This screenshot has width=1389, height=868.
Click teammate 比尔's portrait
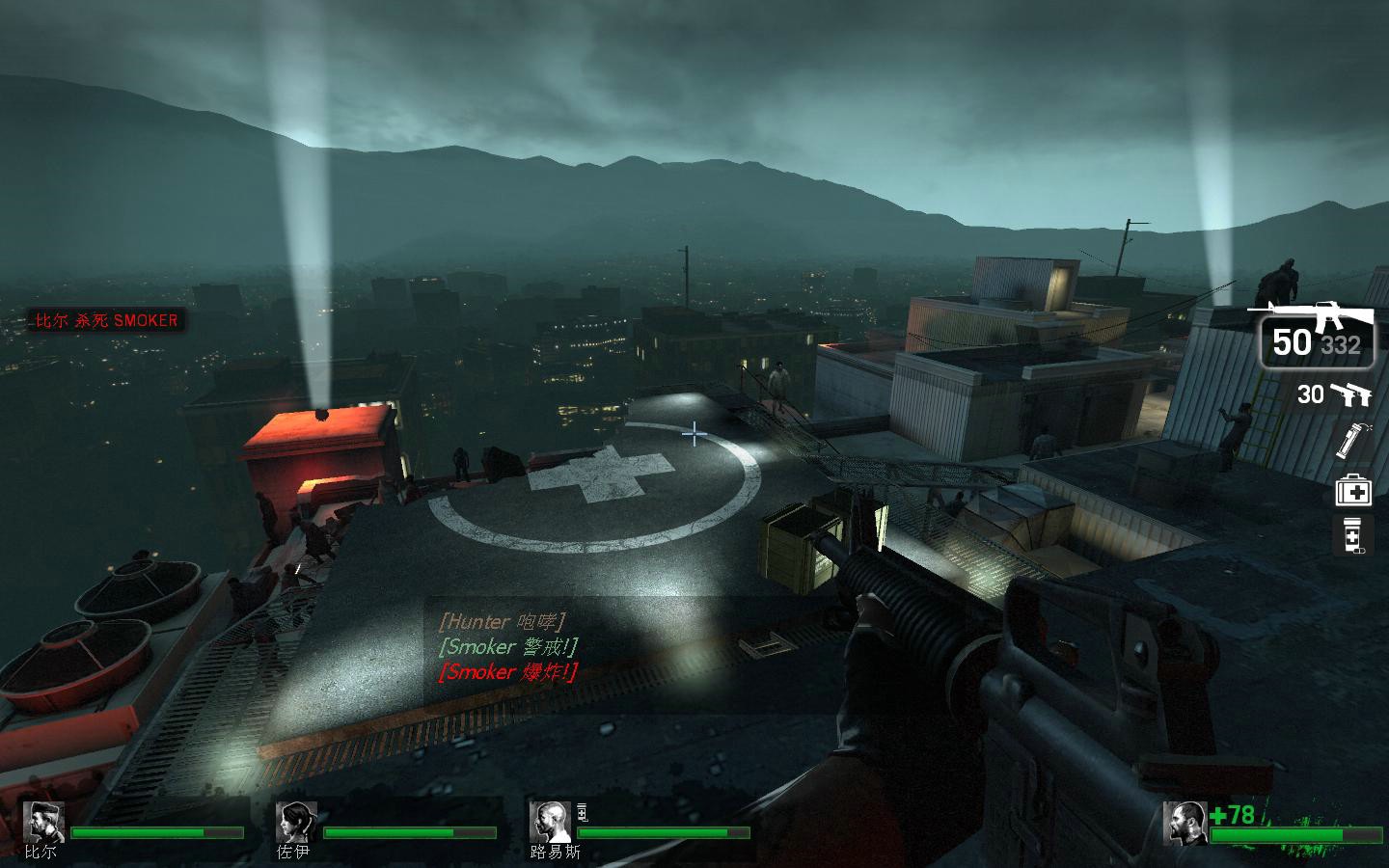[x=43, y=822]
